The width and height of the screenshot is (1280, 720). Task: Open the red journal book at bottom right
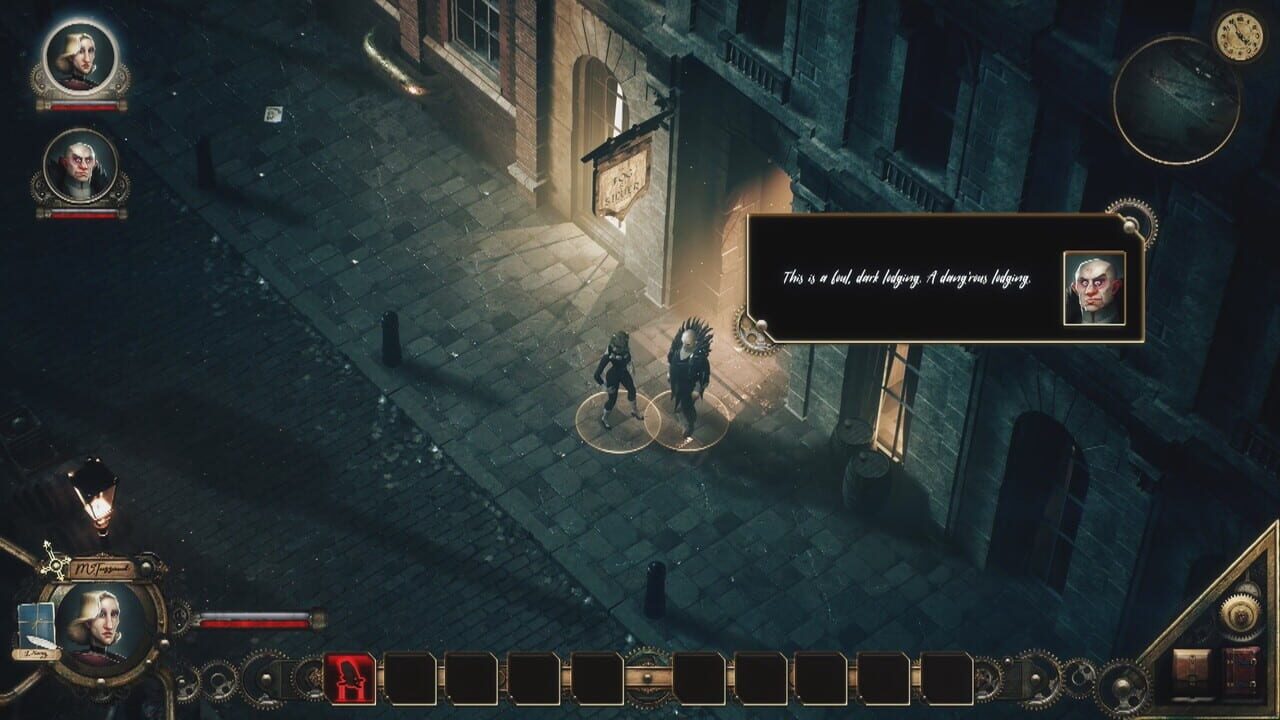1240,668
